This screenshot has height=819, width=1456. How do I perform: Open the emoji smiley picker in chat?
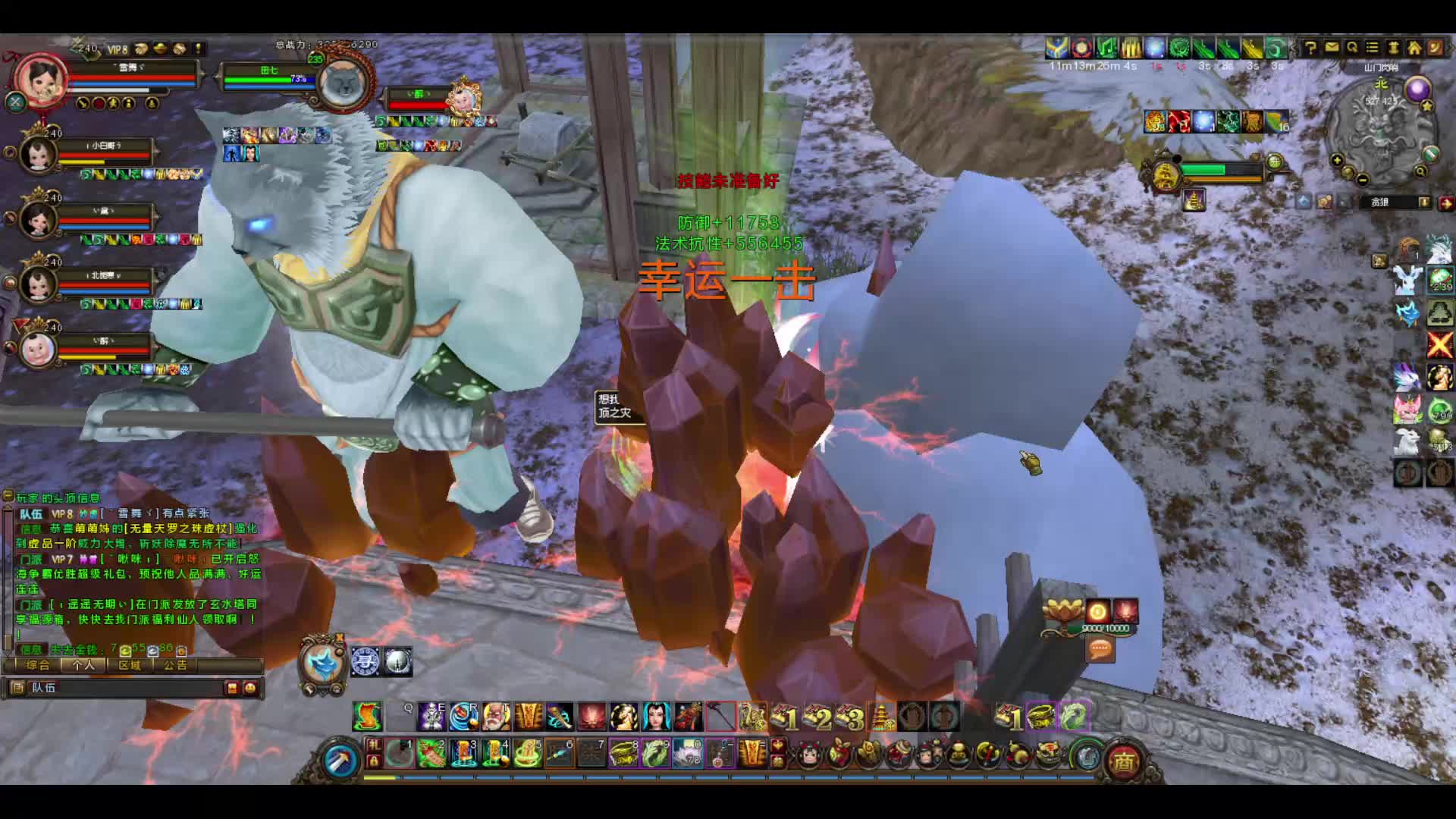[x=250, y=688]
